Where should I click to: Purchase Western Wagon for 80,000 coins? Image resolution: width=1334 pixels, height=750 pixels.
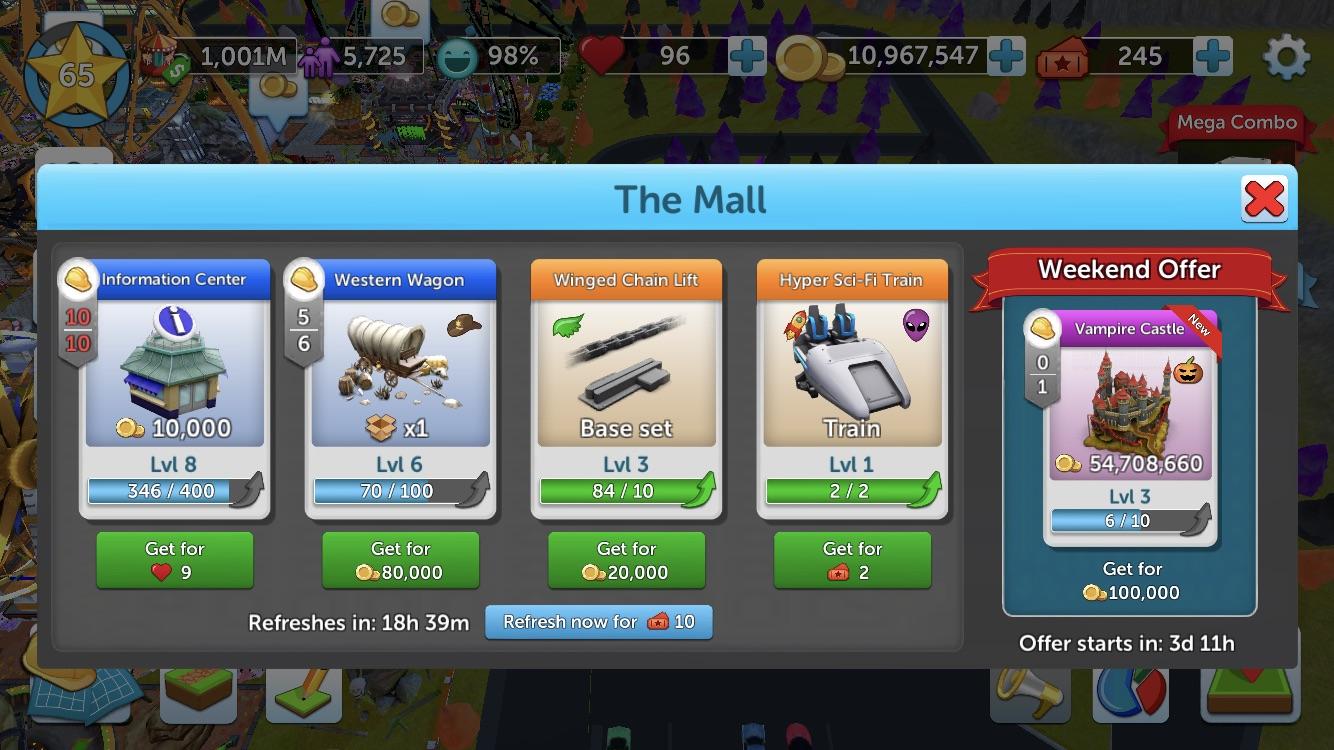point(400,560)
